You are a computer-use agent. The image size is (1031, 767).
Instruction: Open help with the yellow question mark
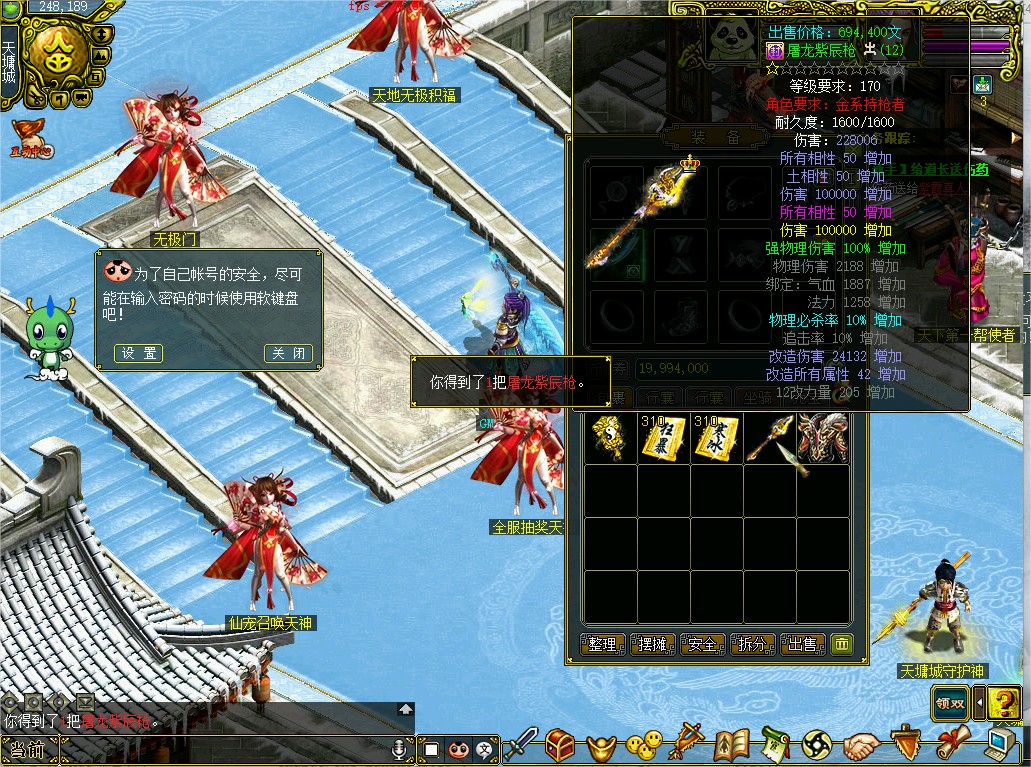[1004, 702]
